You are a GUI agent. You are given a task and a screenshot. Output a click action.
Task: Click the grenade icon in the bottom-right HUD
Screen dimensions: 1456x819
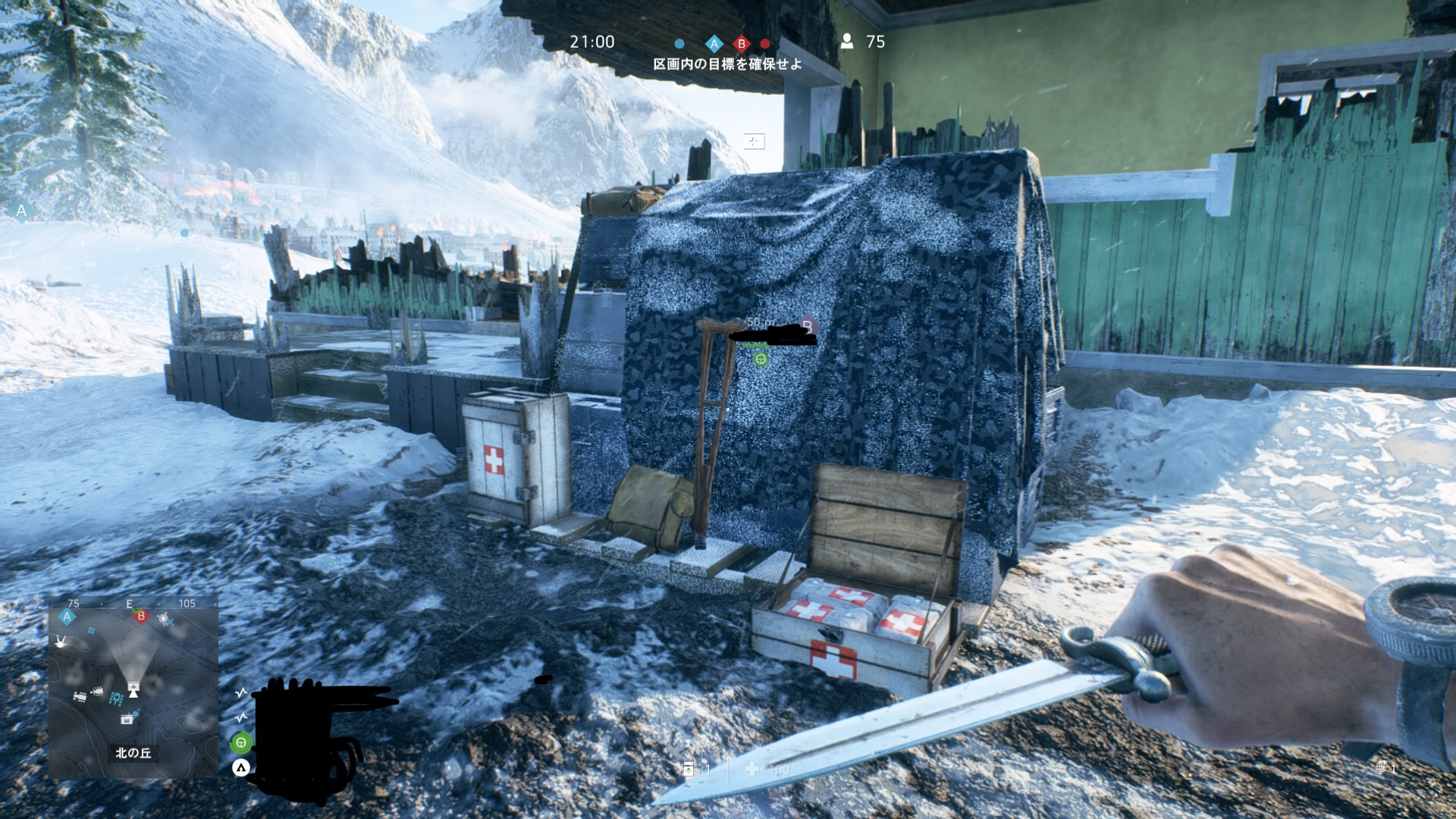tap(1381, 767)
